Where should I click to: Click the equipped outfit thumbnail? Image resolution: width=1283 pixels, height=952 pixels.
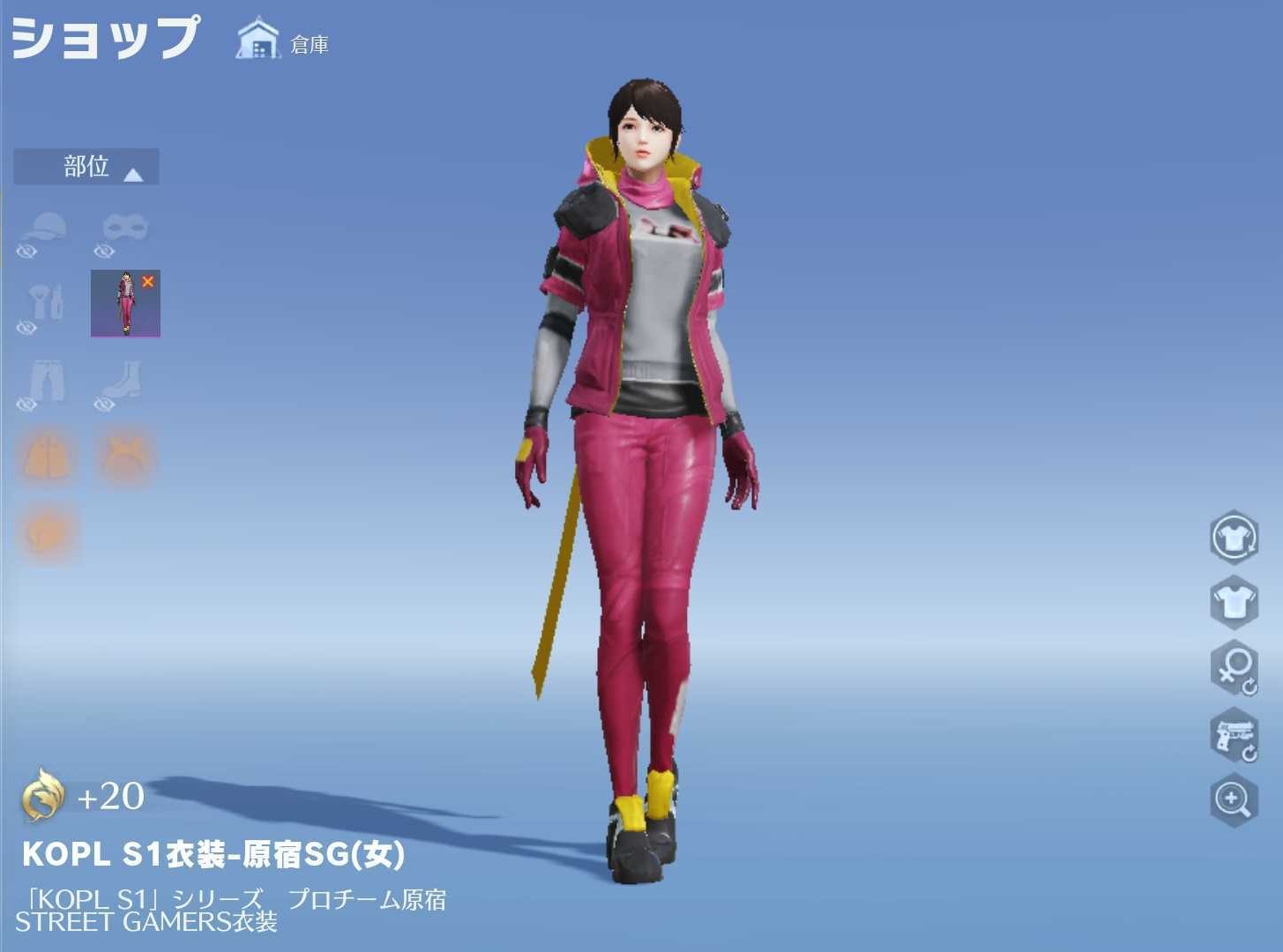[123, 302]
